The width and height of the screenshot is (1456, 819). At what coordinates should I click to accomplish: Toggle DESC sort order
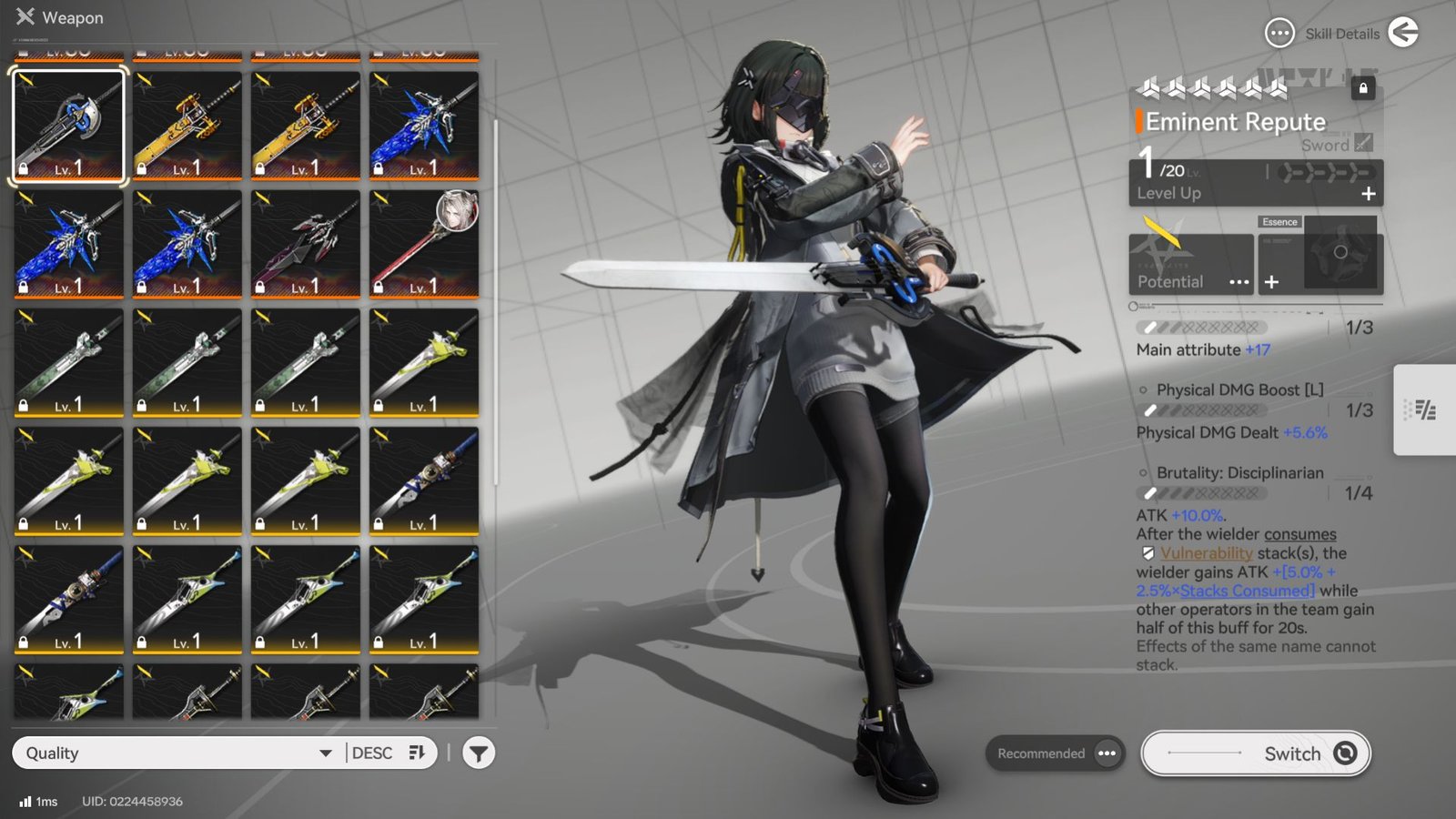tap(389, 753)
